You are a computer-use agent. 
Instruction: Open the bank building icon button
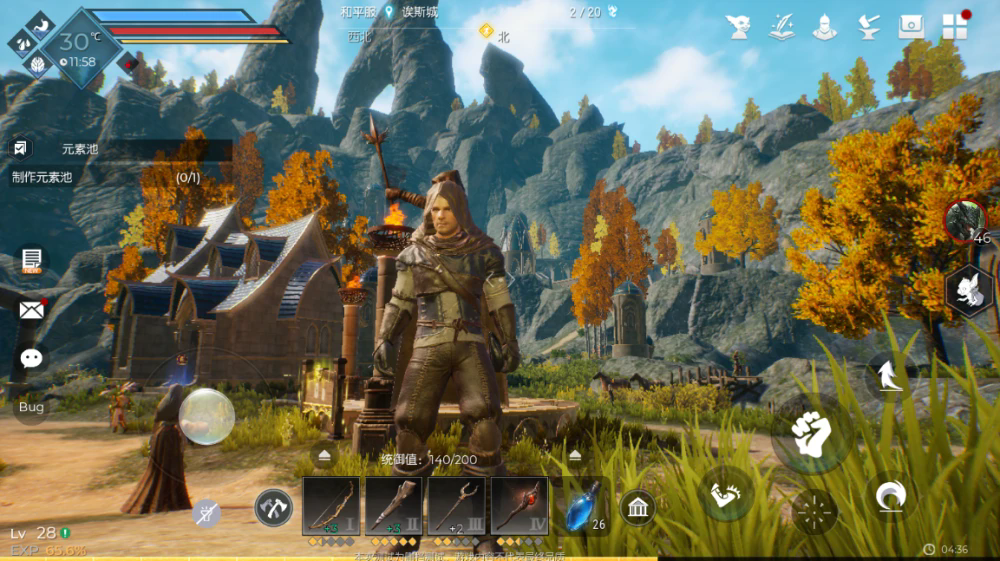[637, 507]
